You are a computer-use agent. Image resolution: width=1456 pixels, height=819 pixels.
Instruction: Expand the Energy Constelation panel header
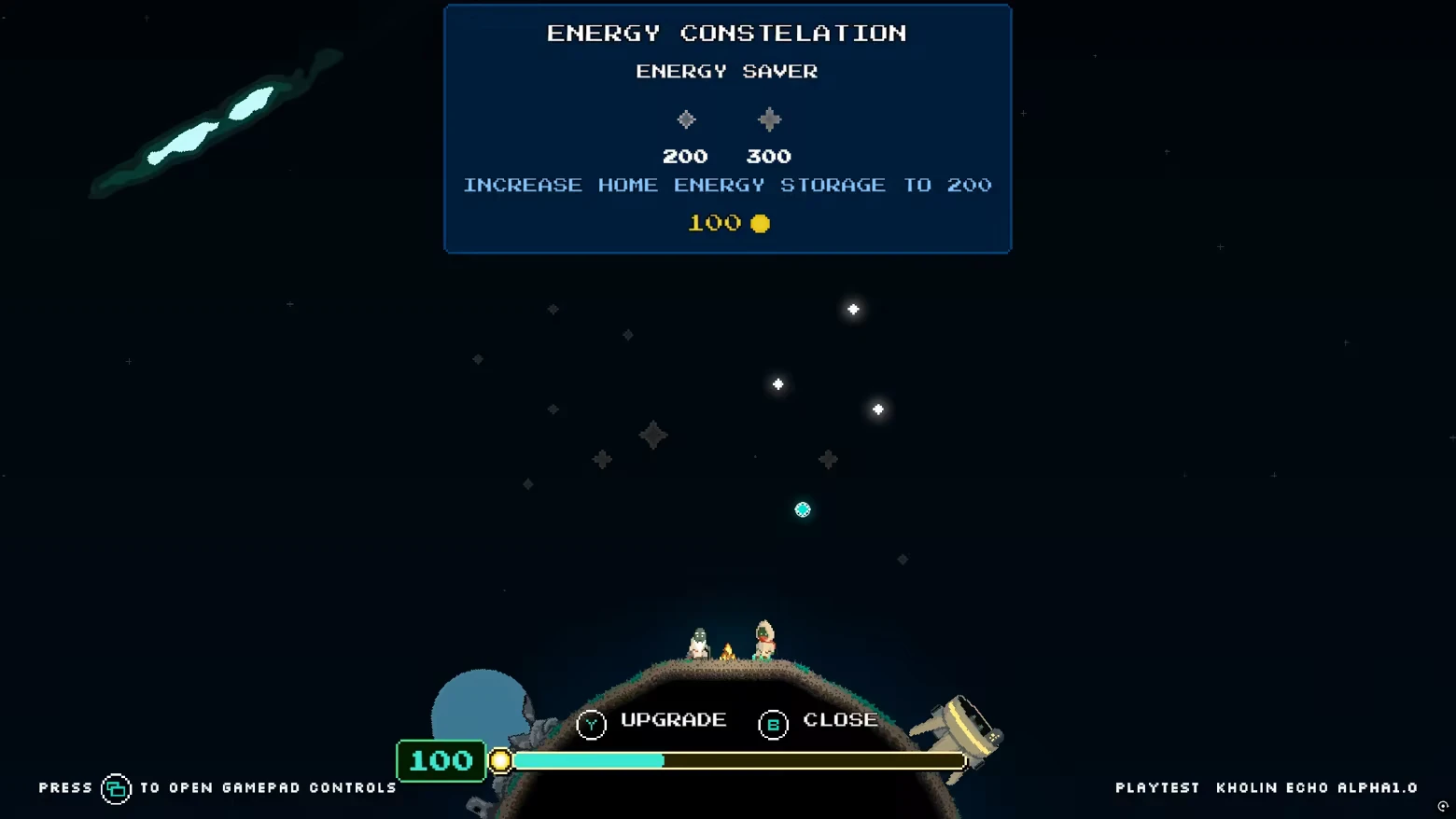pyautogui.click(x=726, y=33)
